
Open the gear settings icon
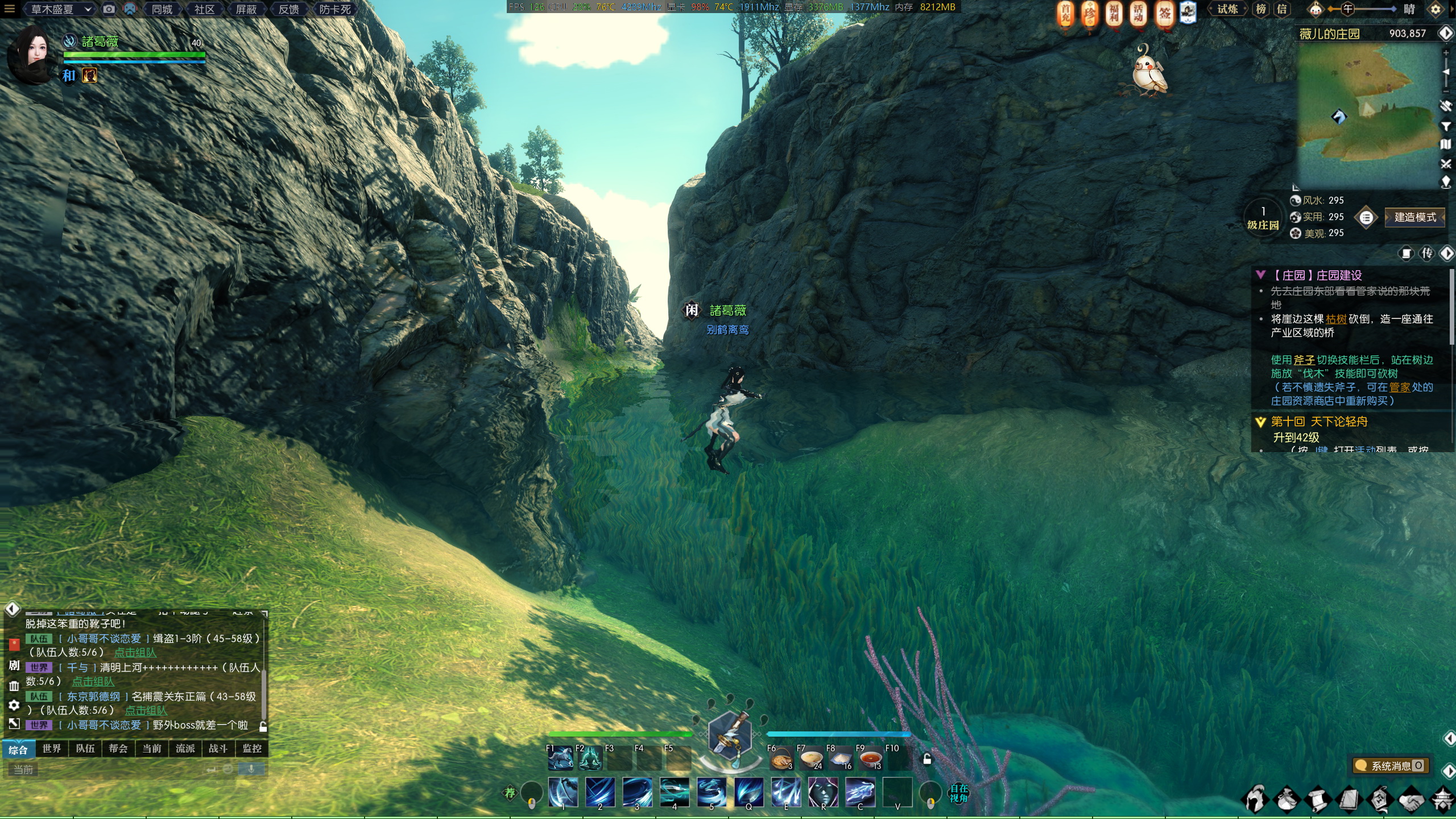coord(1436,9)
